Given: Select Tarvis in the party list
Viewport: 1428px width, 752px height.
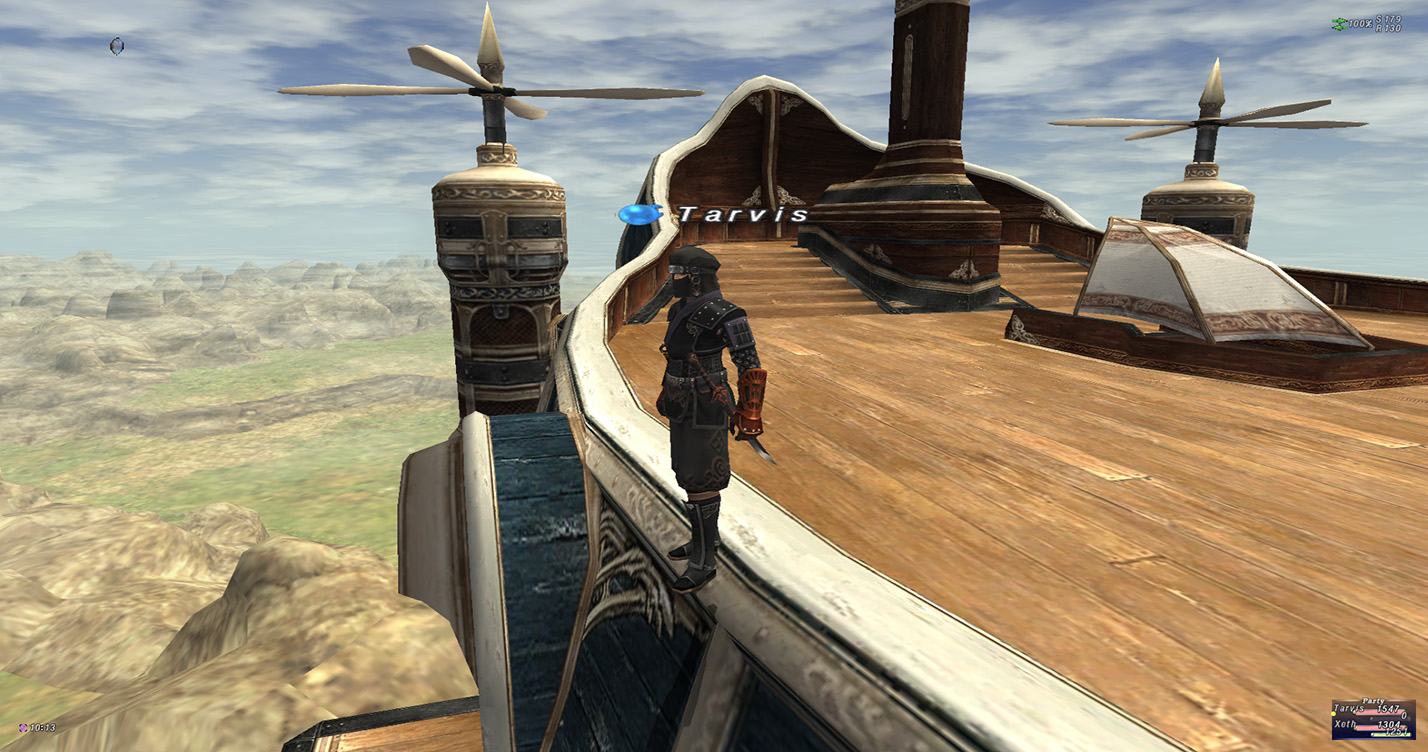Looking at the screenshot, I should [x=1349, y=708].
